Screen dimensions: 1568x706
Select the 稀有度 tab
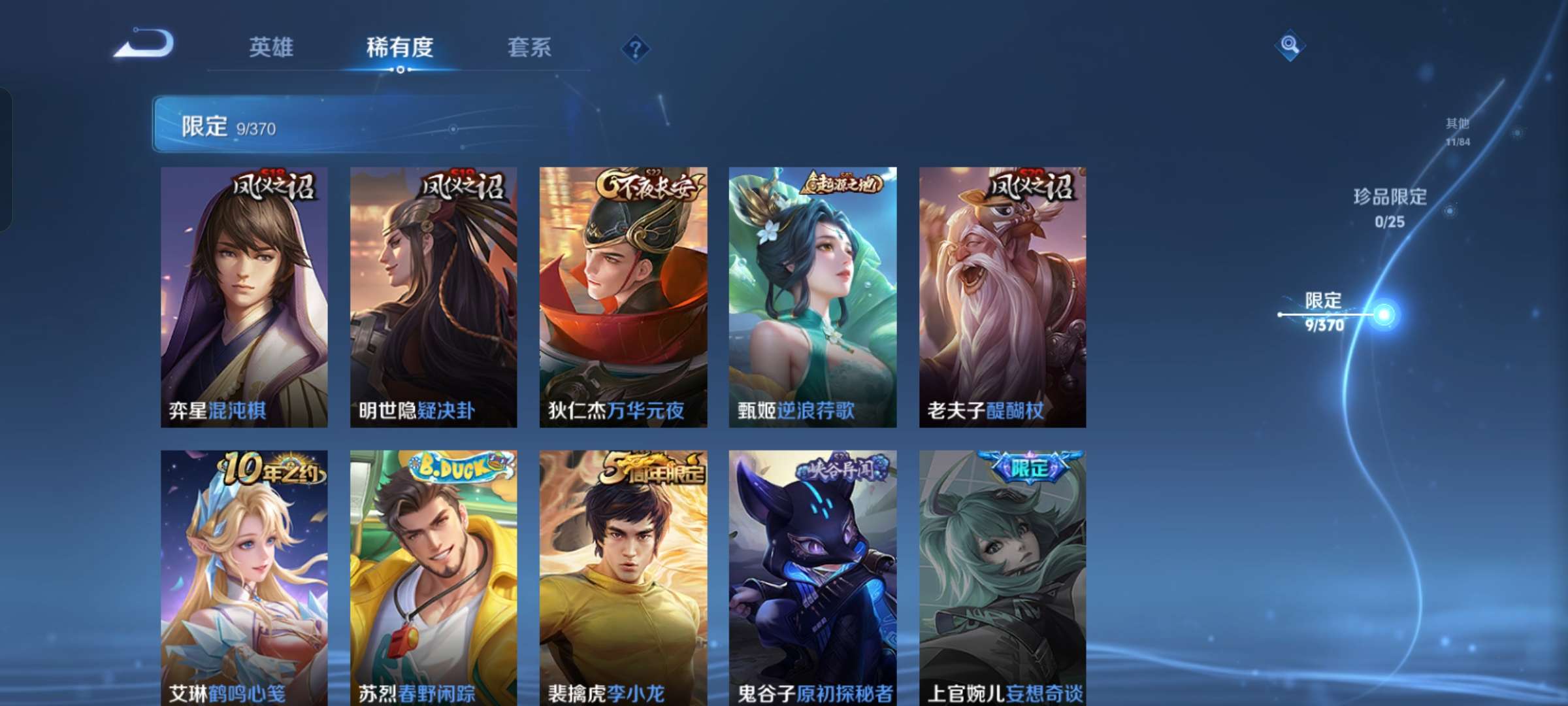[x=400, y=47]
